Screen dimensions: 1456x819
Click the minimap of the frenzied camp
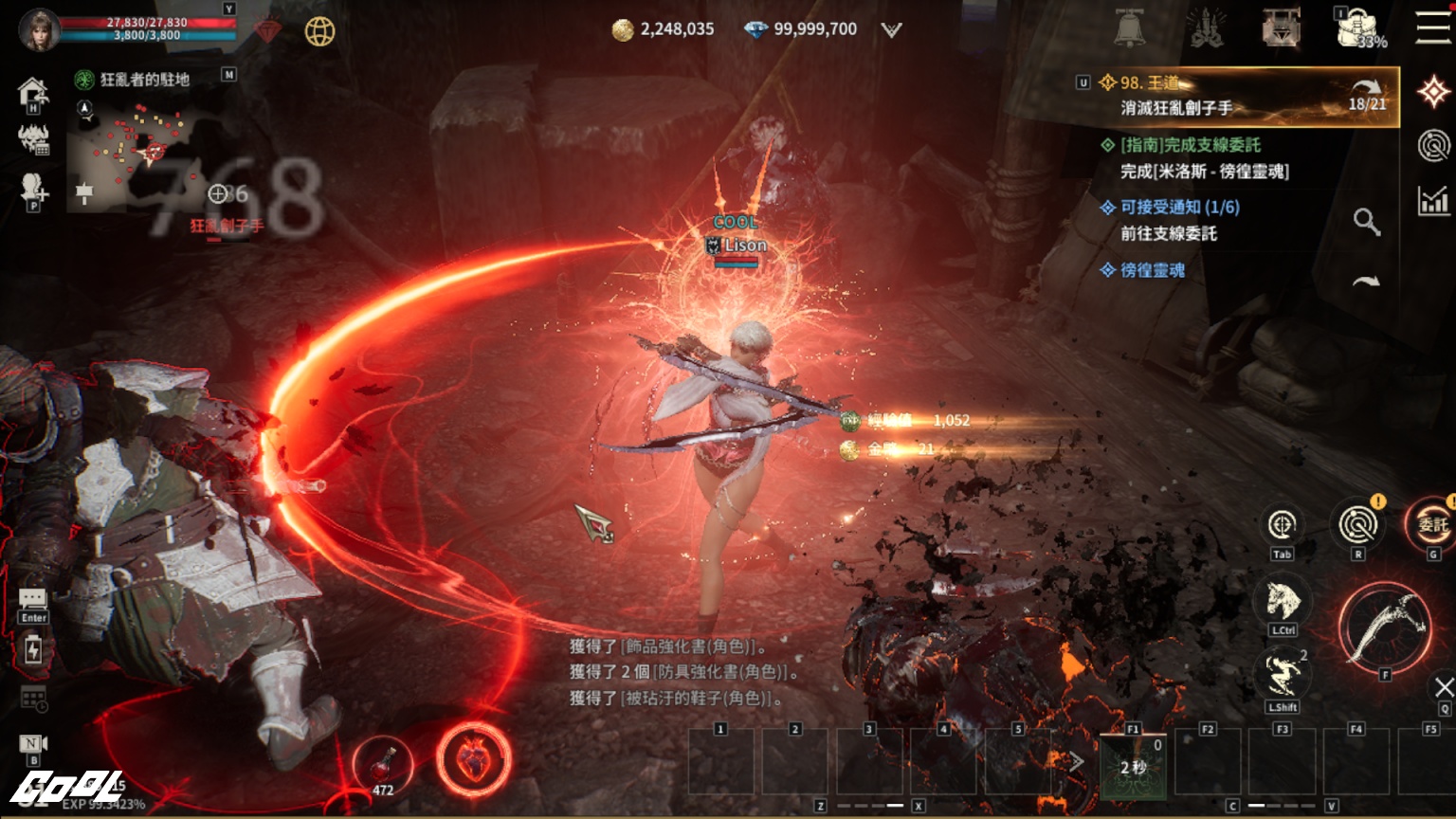click(x=133, y=154)
